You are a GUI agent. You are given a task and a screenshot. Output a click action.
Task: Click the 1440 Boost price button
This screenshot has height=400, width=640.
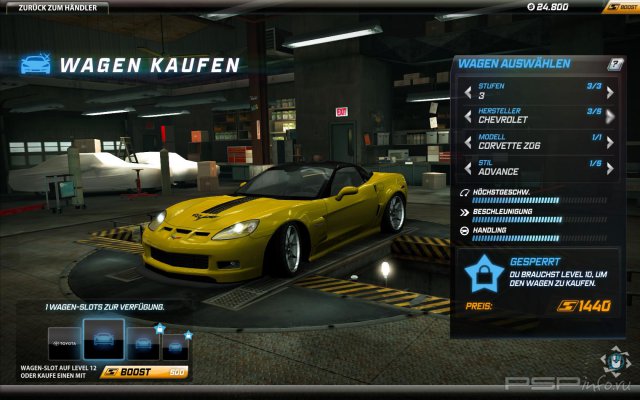click(583, 305)
